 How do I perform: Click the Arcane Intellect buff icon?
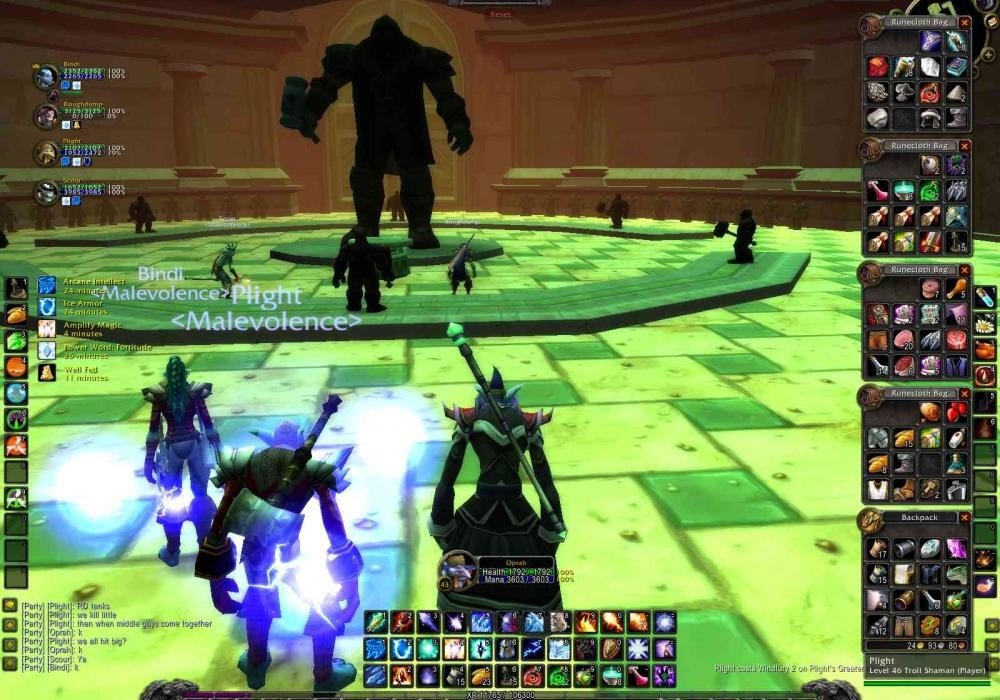[x=47, y=286]
